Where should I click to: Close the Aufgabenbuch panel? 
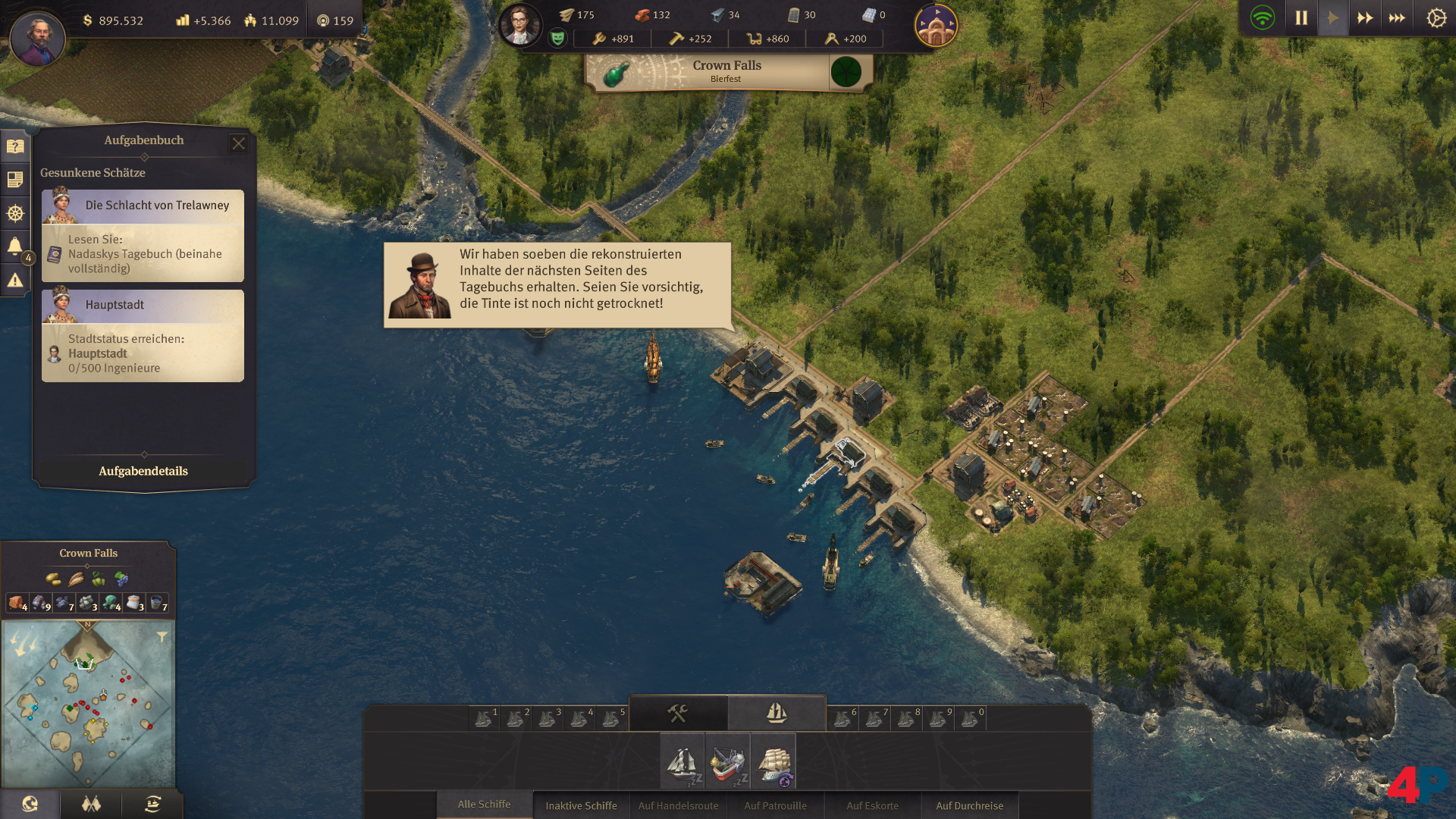click(x=238, y=143)
